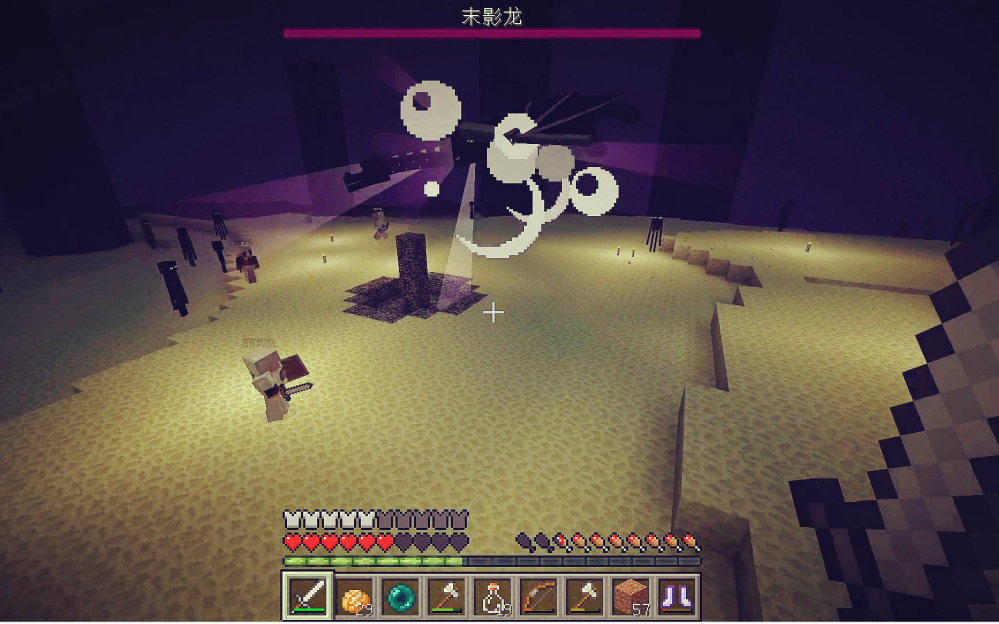
Task: Select the iron sword hotbar slot
Action: 307,596
